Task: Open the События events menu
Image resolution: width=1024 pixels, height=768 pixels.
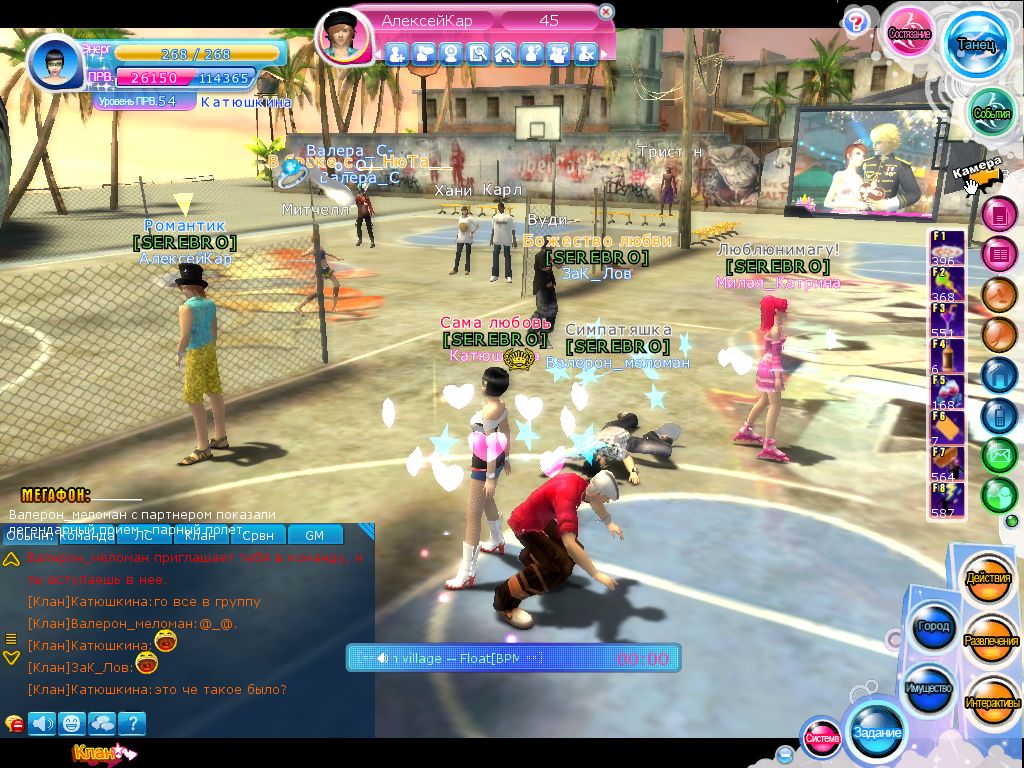Action: tap(992, 112)
